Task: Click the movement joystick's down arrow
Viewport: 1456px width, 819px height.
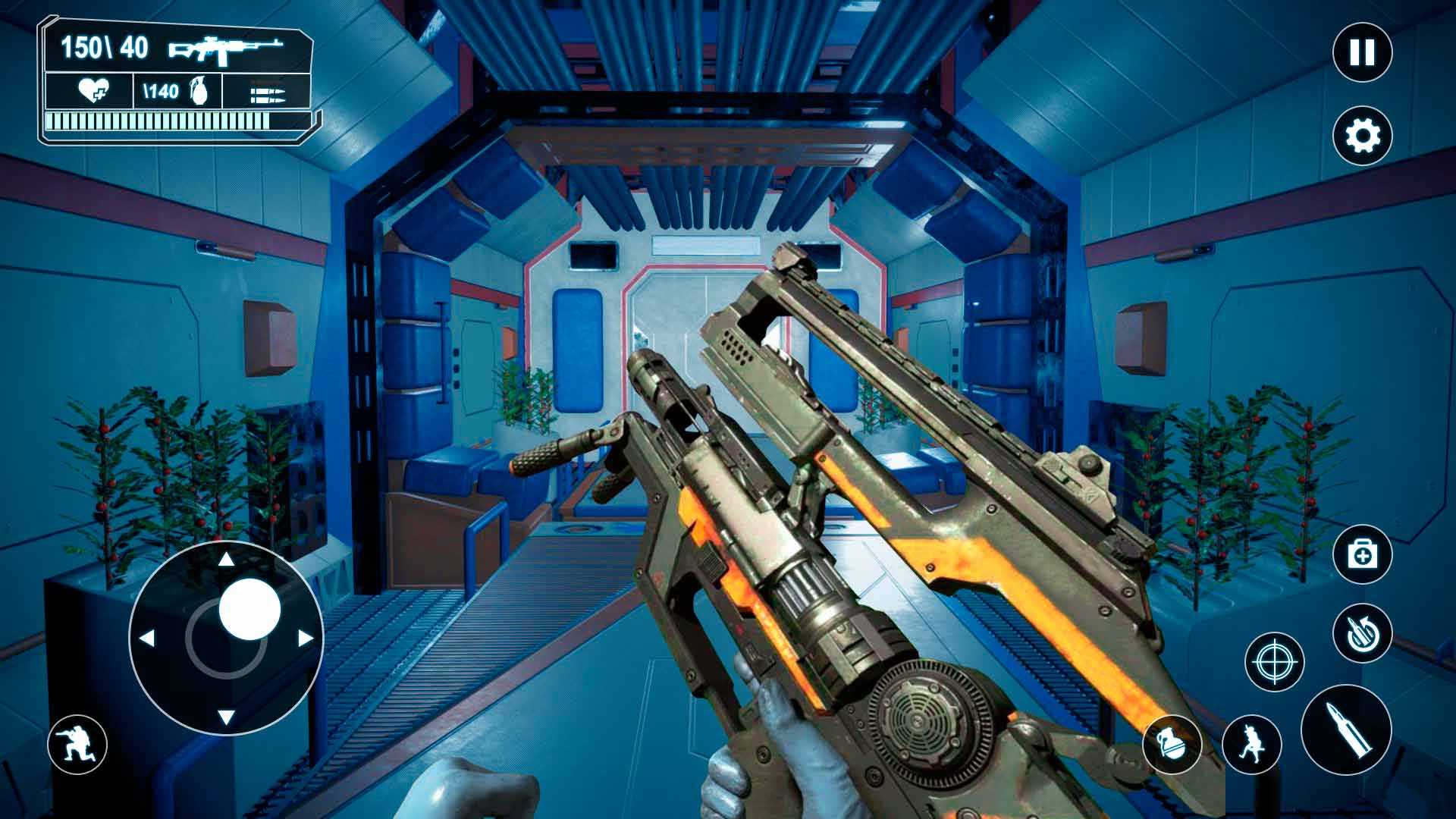Action: coord(226,717)
